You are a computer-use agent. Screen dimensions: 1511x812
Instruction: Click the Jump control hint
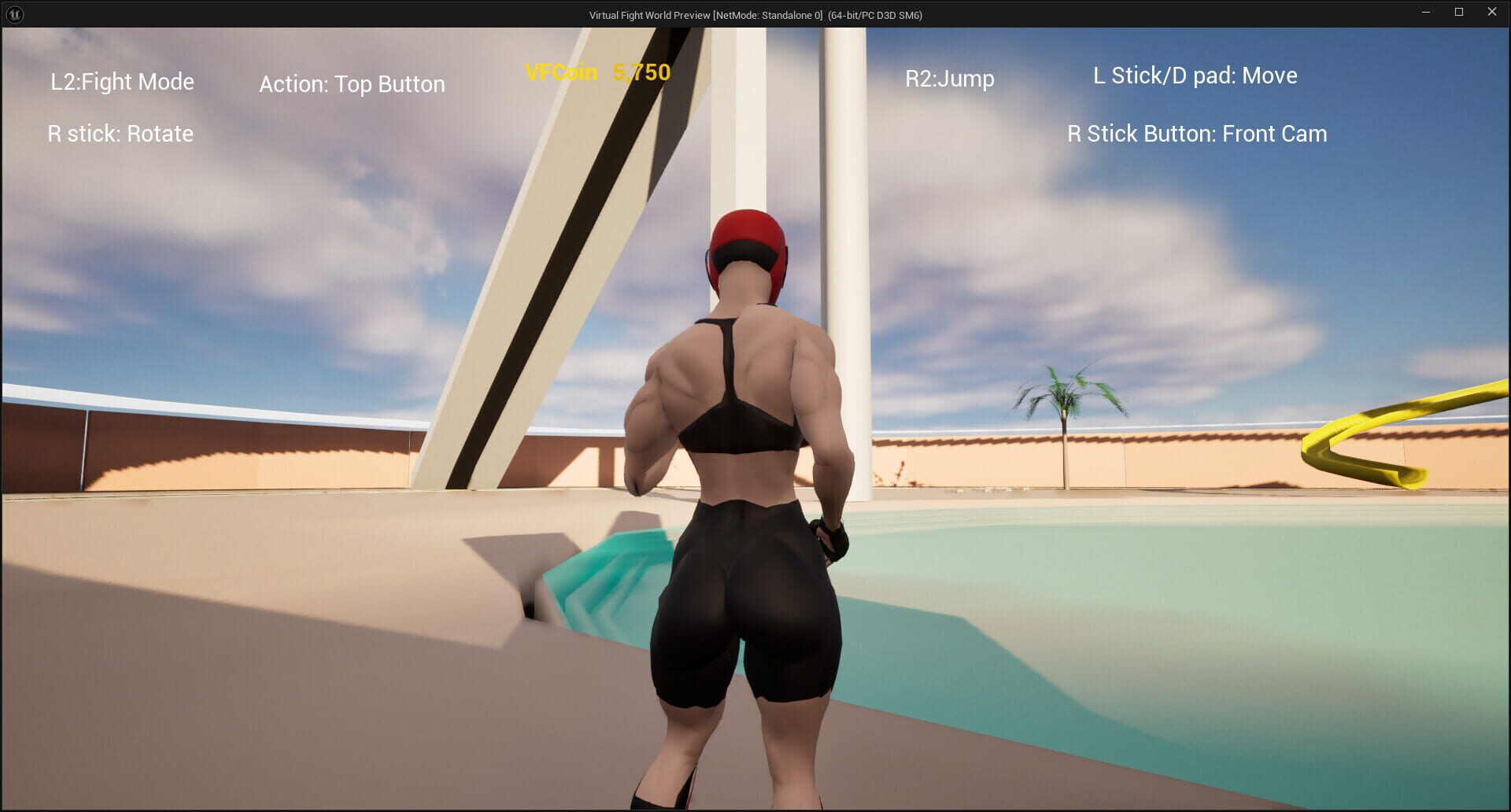point(949,79)
